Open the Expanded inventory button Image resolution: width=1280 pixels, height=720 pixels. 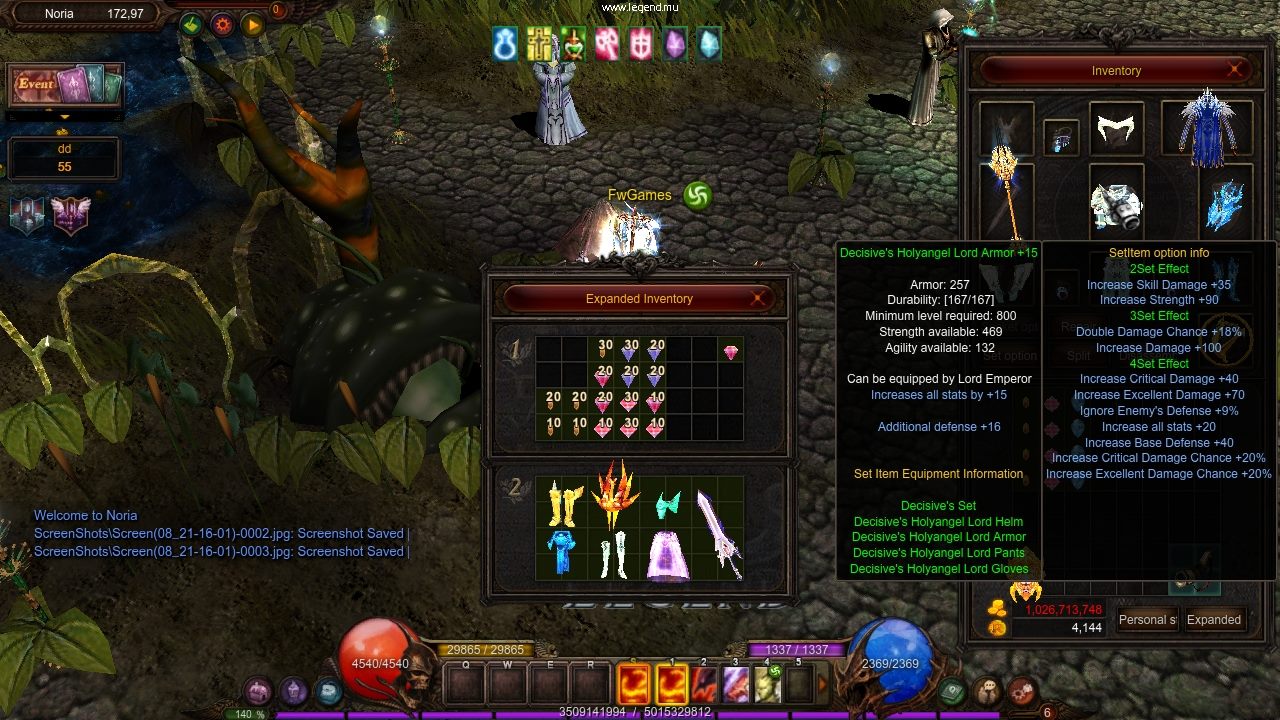(x=1214, y=620)
